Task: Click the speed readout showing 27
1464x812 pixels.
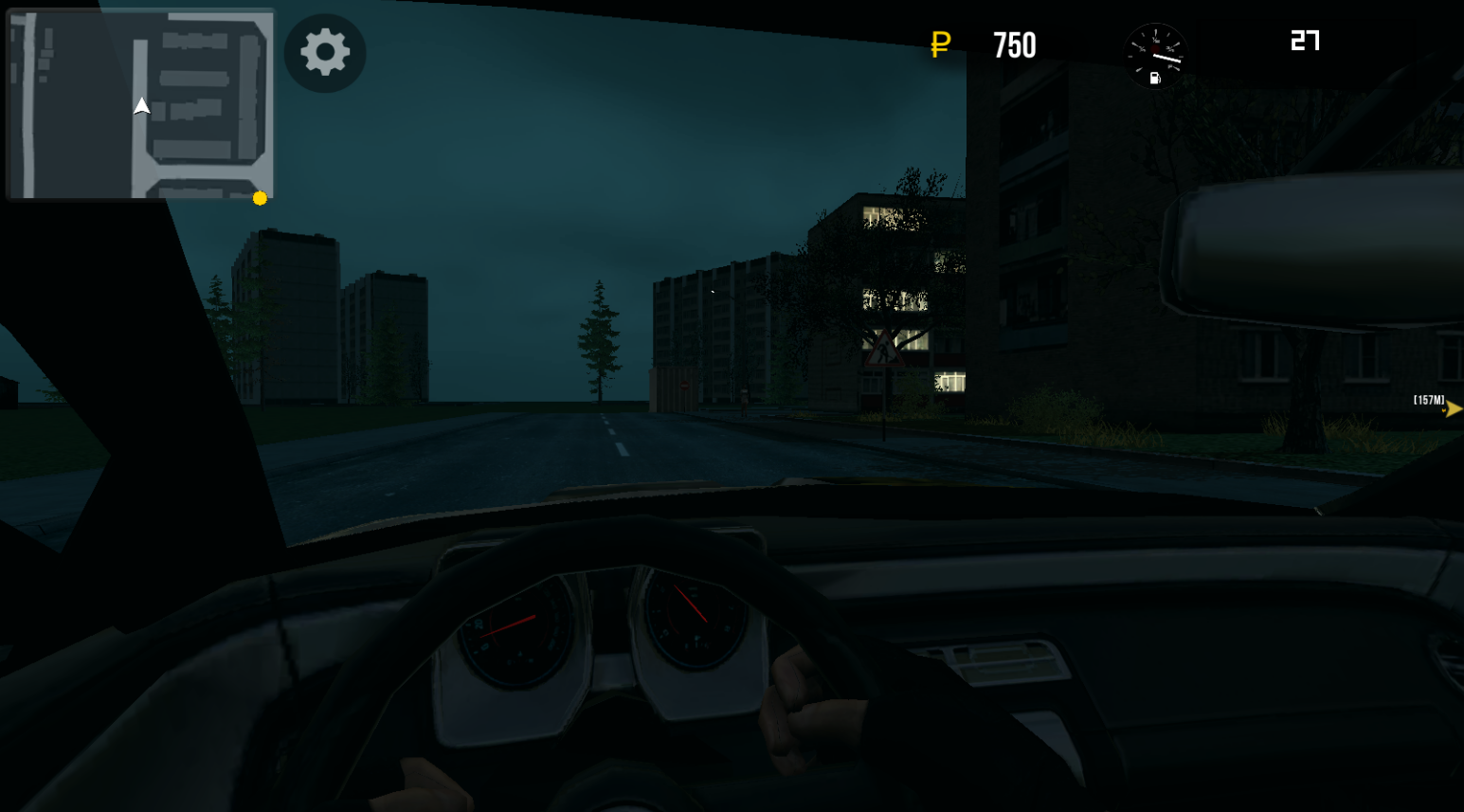Action: tap(1306, 41)
